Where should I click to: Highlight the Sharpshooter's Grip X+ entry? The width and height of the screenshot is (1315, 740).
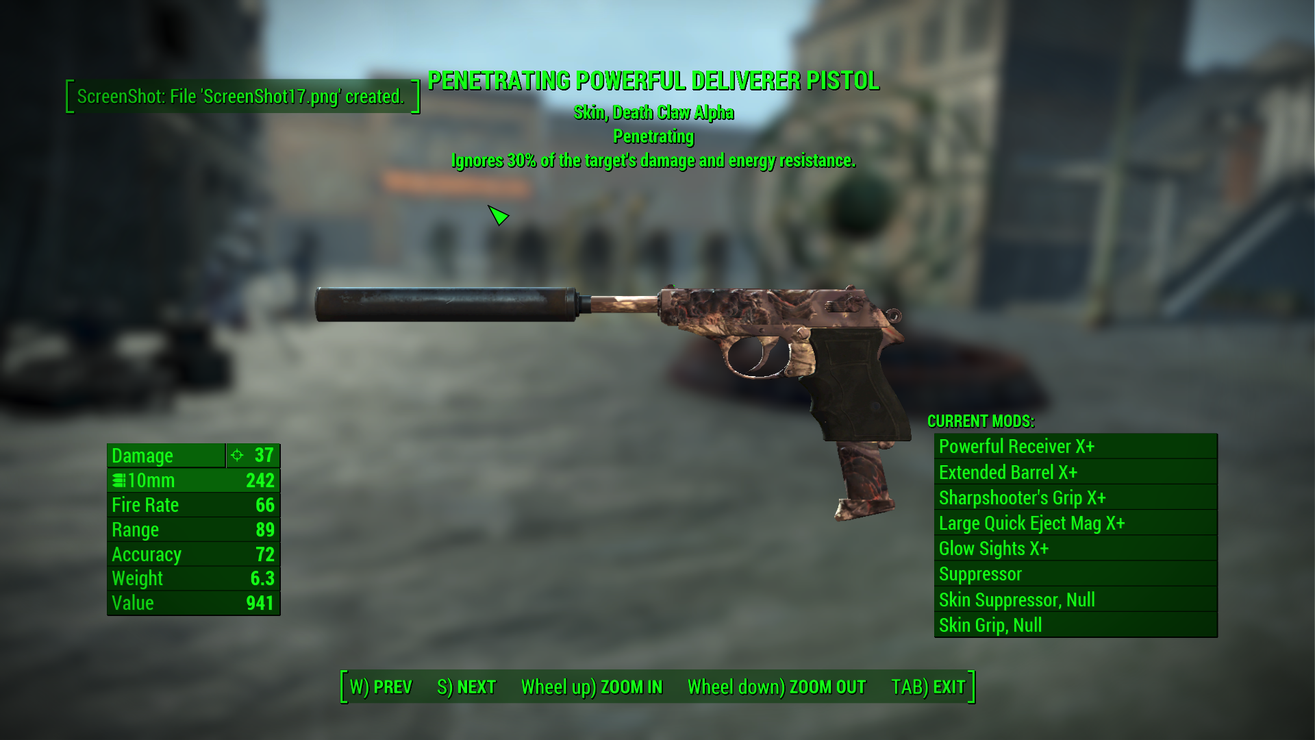pos(1075,498)
